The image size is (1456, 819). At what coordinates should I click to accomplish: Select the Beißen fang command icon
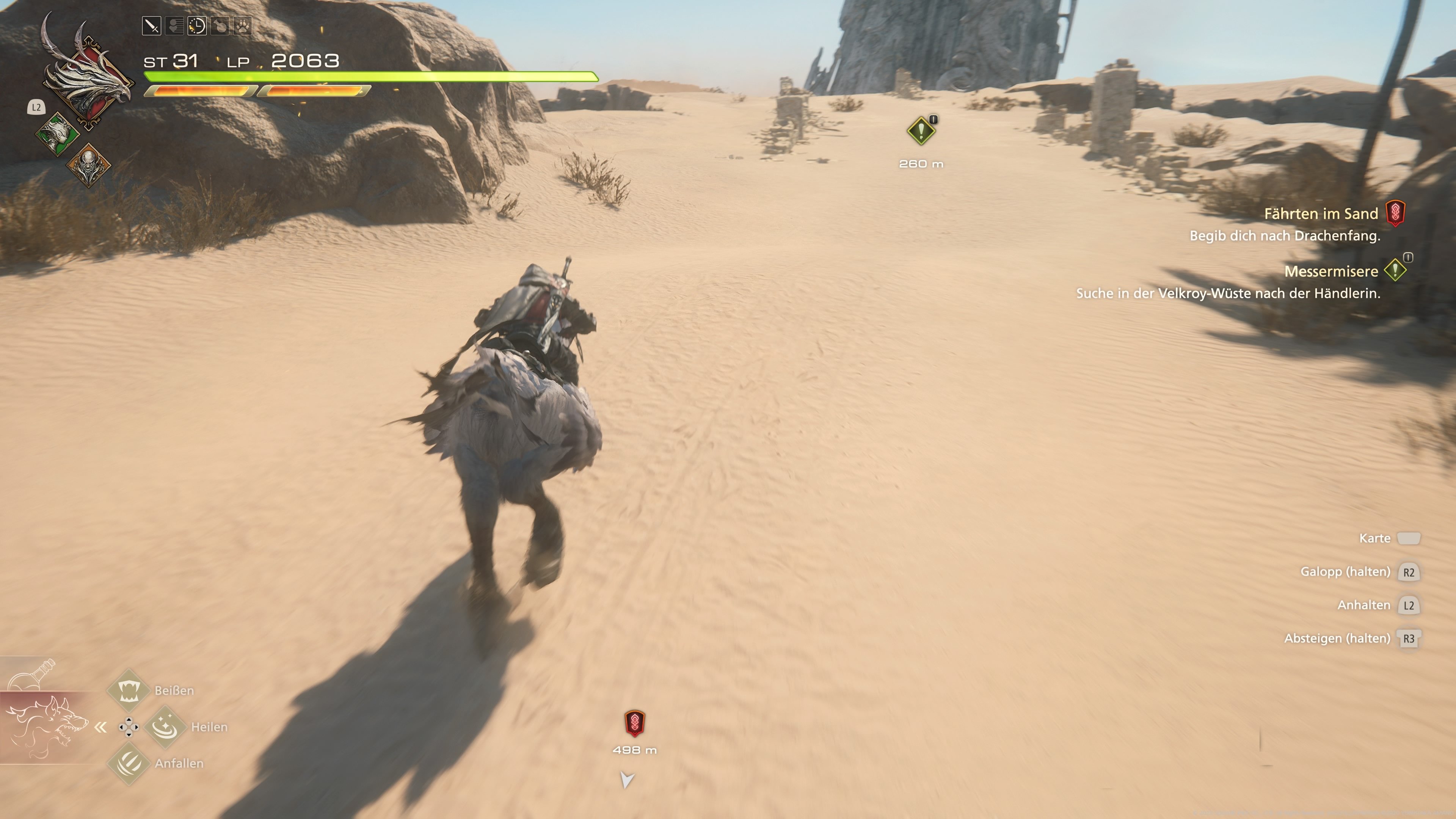(129, 690)
